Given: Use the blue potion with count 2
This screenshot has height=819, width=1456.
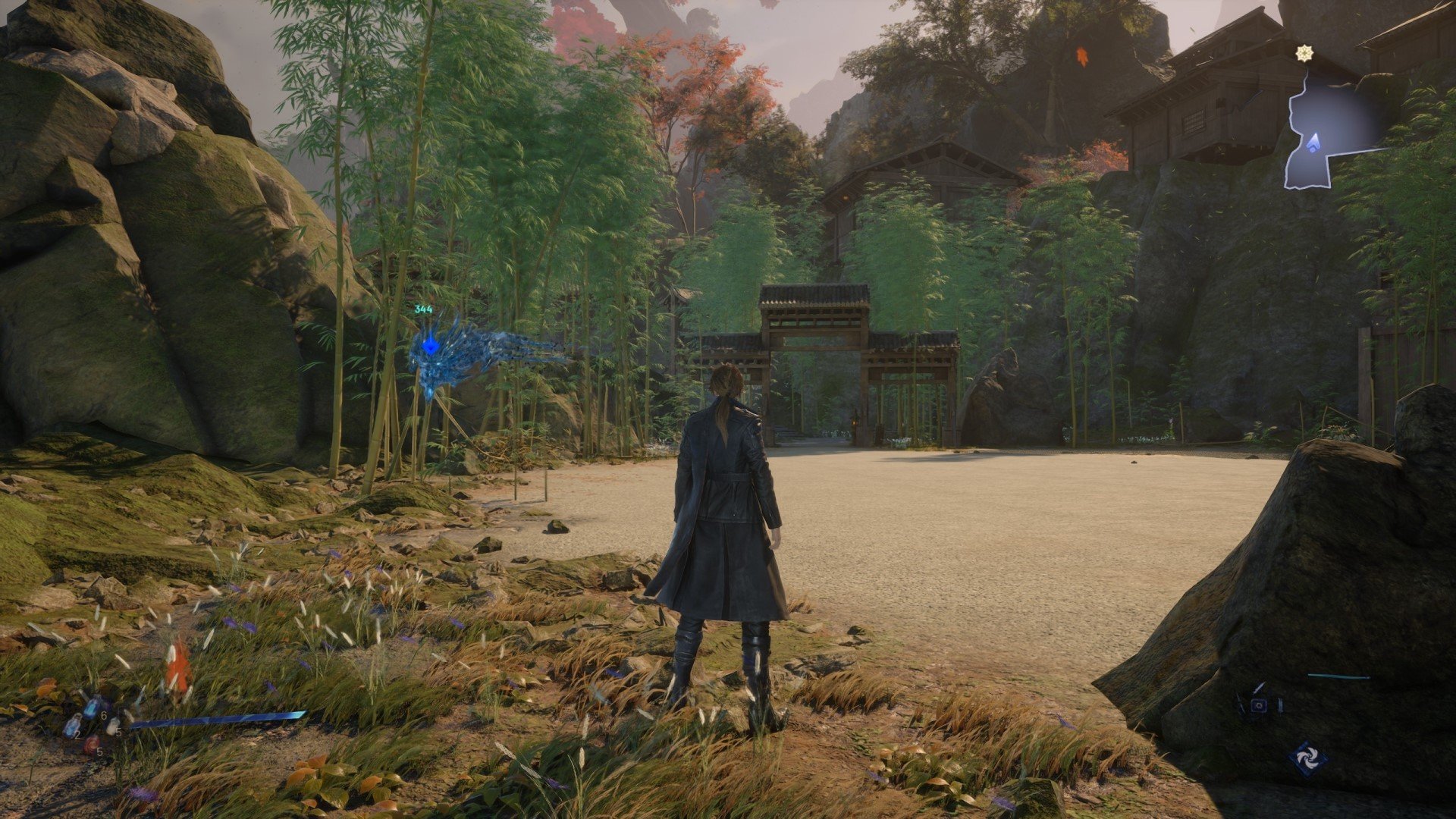Looking at the screenshot, I should point(72,726).
